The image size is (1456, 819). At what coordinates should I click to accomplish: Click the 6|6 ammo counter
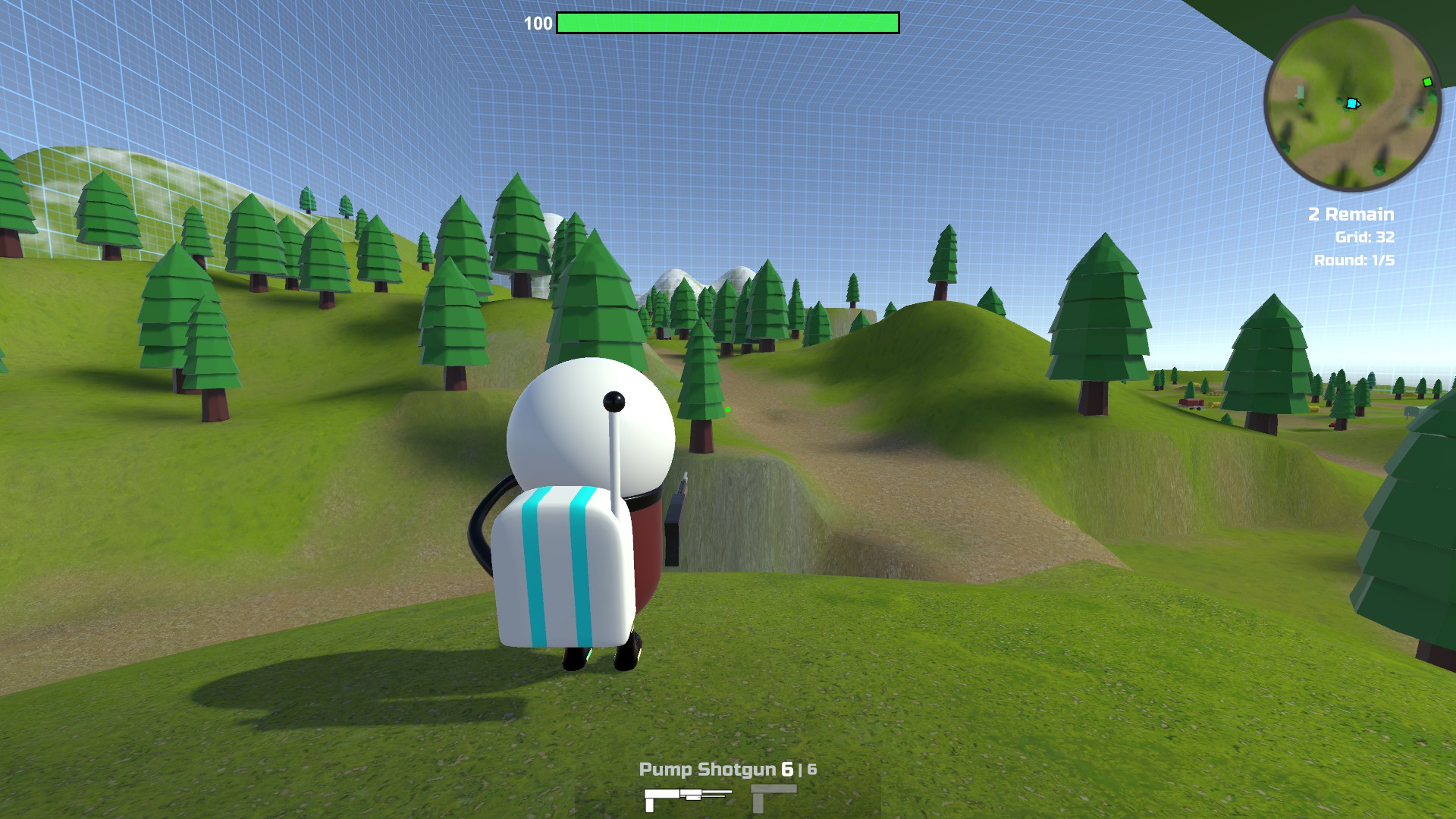(x=799, y=768)
